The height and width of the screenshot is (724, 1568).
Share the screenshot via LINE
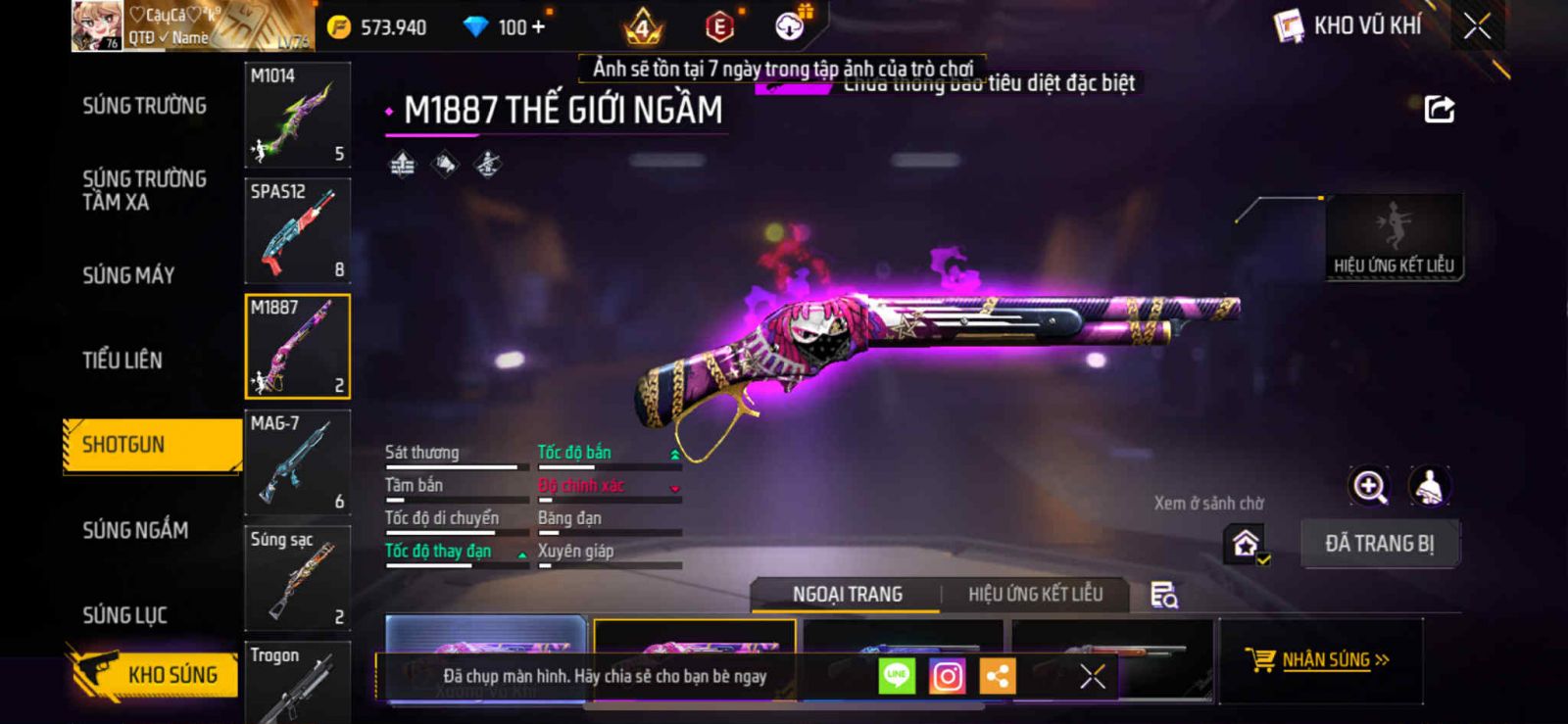coord(896,676)
